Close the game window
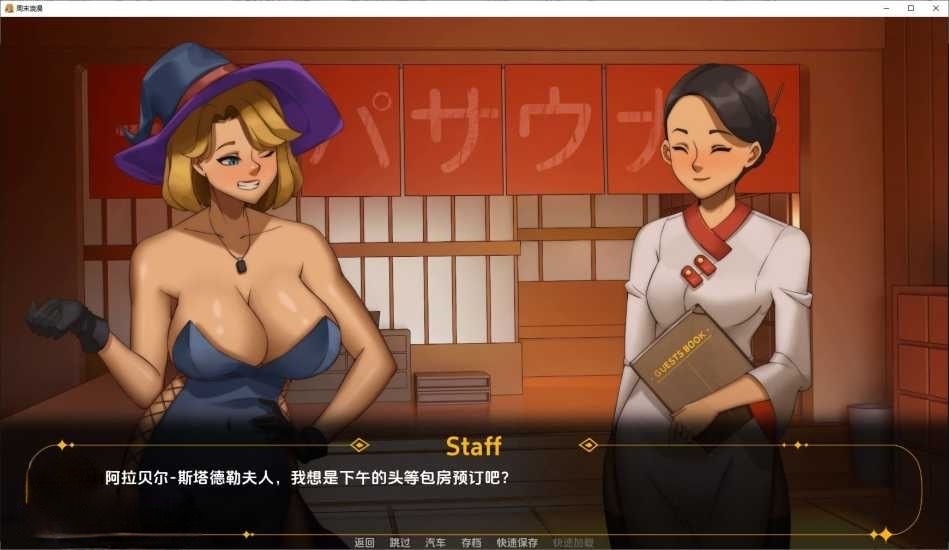This screenshot has width=949, height=550. [x=934, y=8]
